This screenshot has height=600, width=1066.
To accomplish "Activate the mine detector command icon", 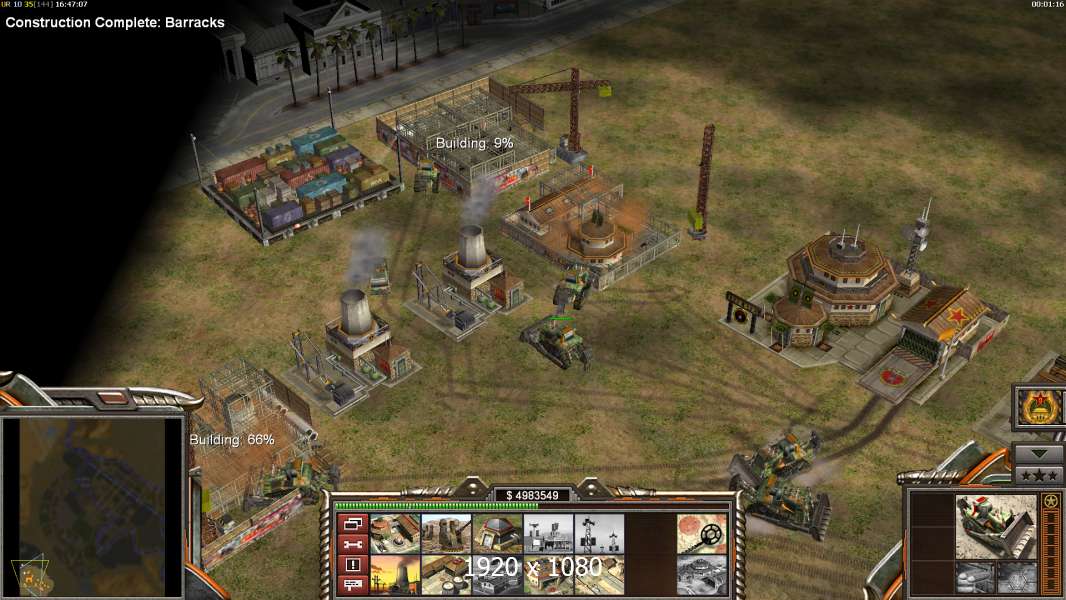I will point(701,533).
